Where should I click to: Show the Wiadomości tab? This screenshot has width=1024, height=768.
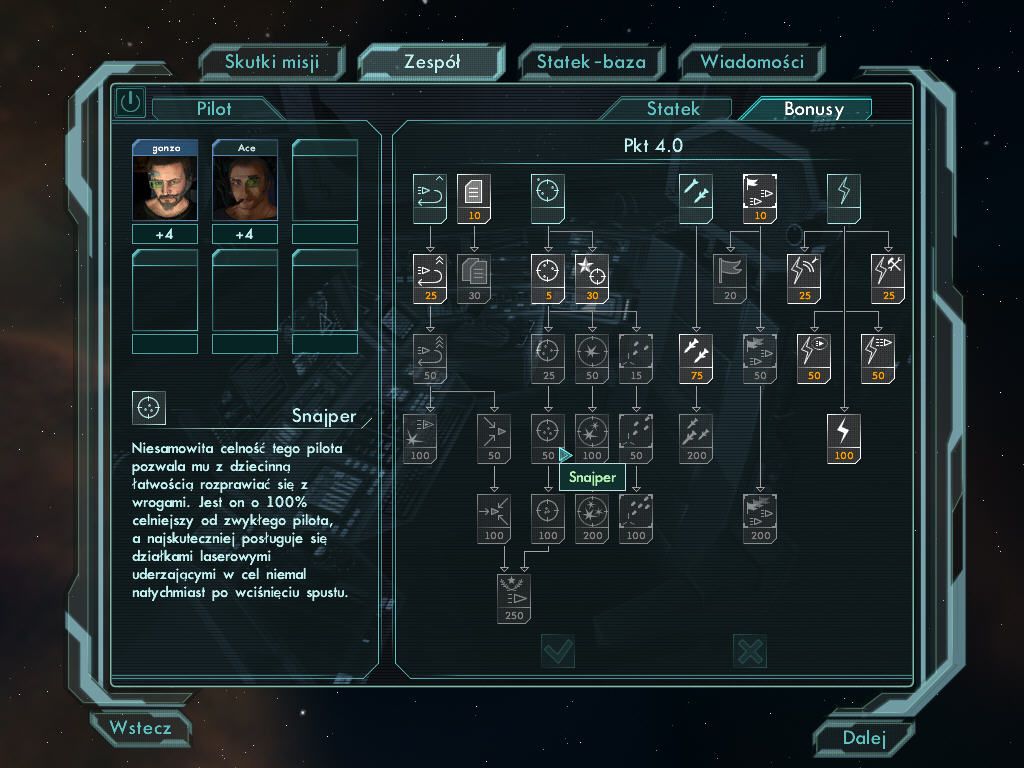[752, 62]
